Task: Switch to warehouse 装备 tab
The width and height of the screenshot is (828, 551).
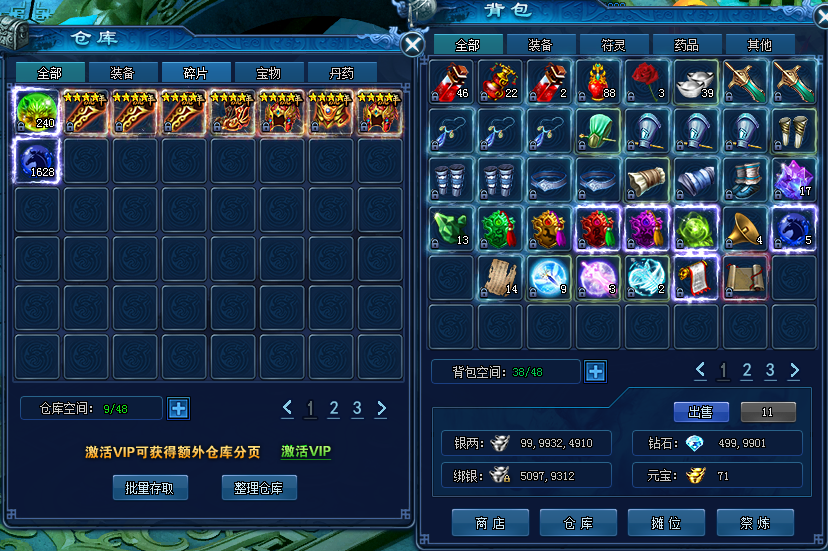Action: click(122, 73)
